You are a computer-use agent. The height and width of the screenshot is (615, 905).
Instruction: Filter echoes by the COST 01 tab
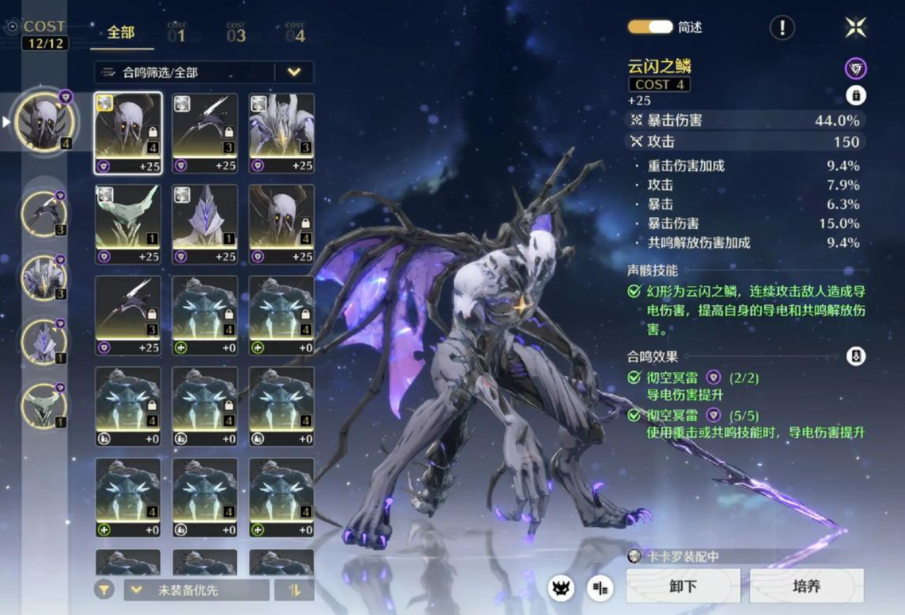(177, 33)
